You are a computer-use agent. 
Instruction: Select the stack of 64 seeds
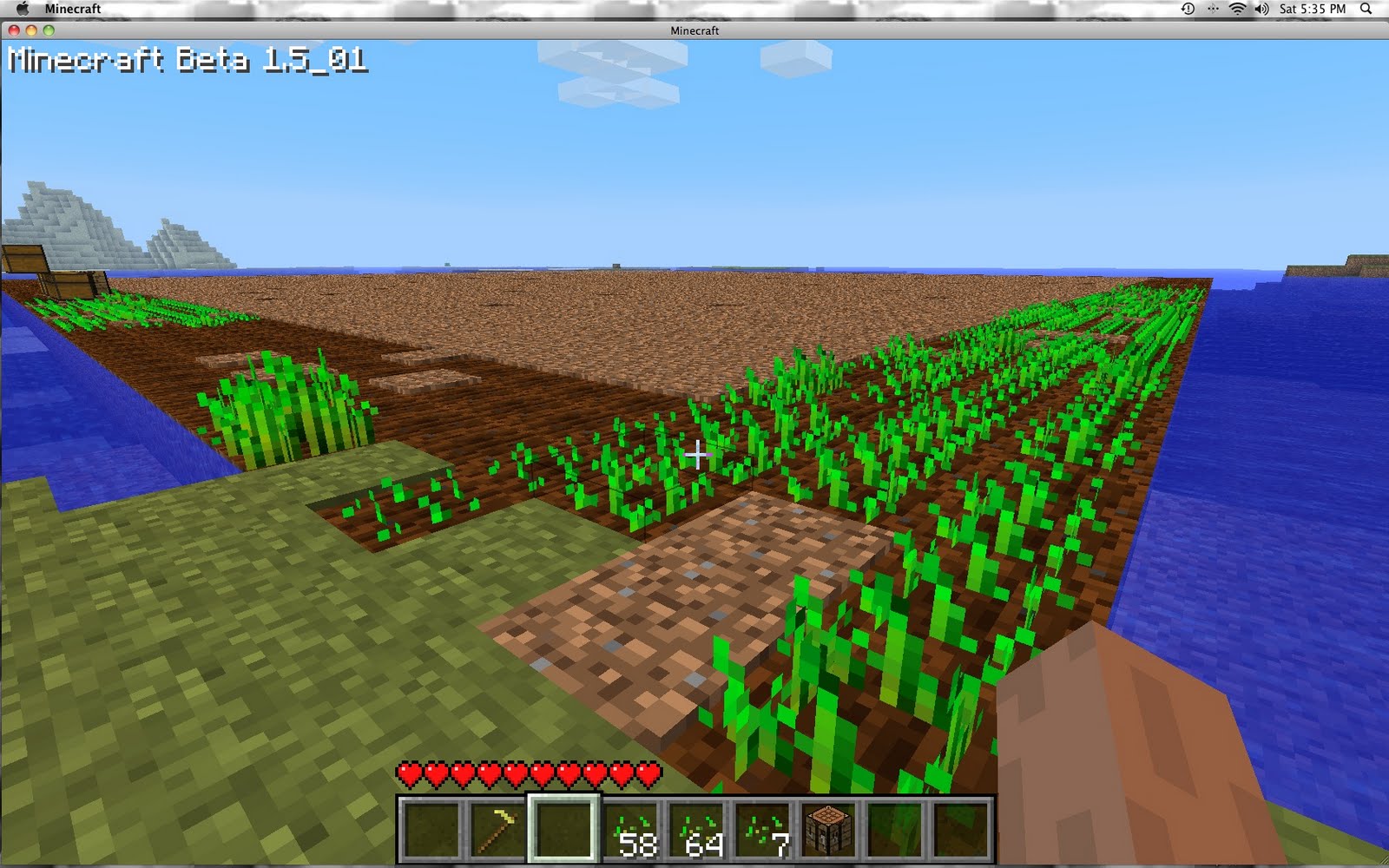click(x=700, y=829)
